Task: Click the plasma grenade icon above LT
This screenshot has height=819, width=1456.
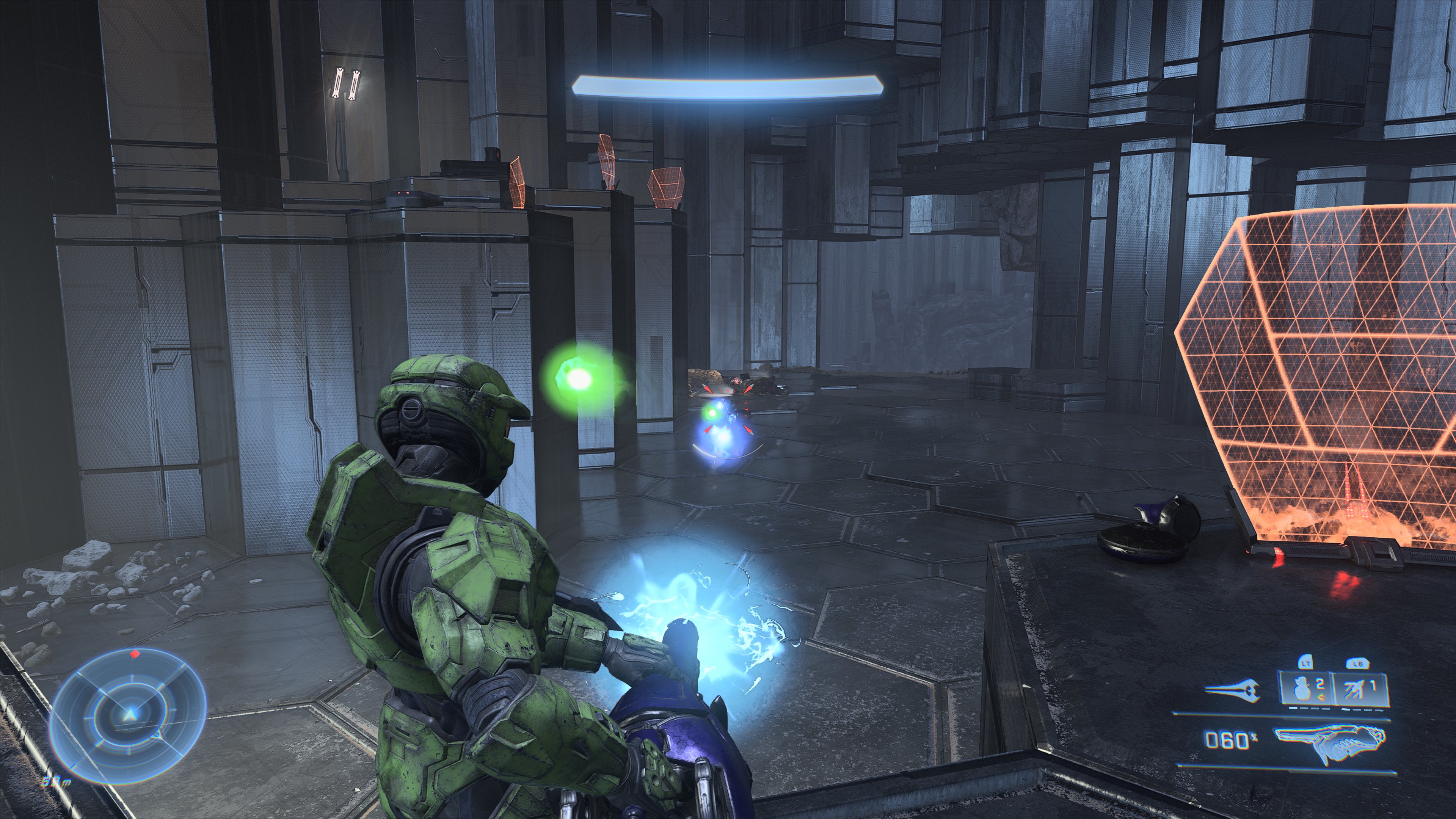Action: (1302, 689)
